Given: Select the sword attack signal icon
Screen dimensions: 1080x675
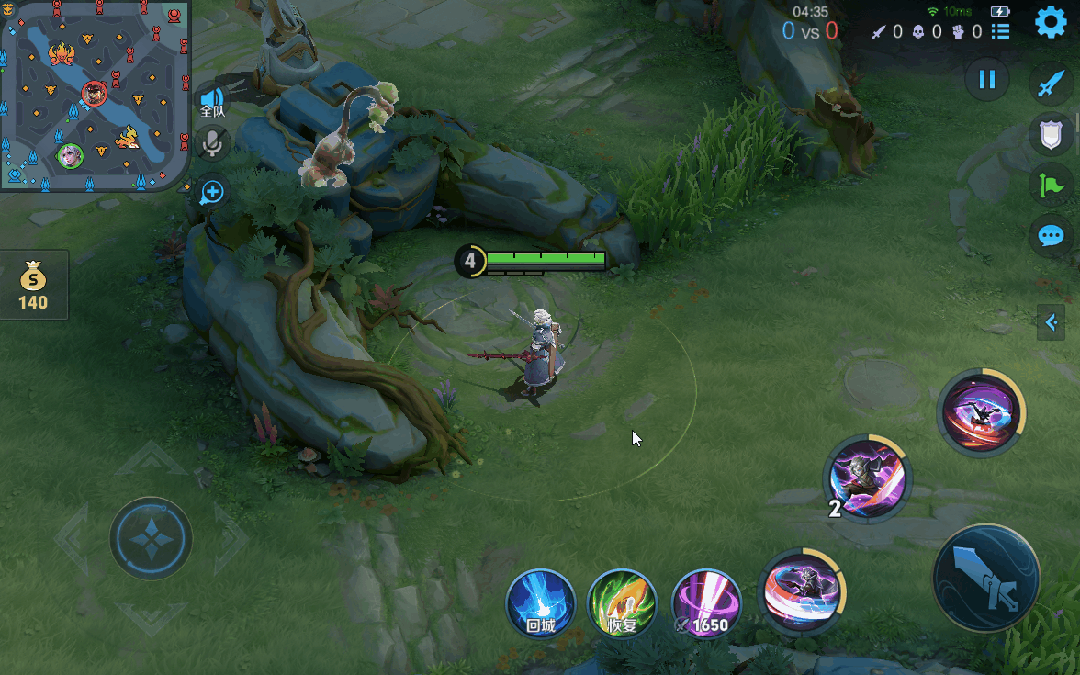Looking at the screenshot, I should (x=1050, y=84).
